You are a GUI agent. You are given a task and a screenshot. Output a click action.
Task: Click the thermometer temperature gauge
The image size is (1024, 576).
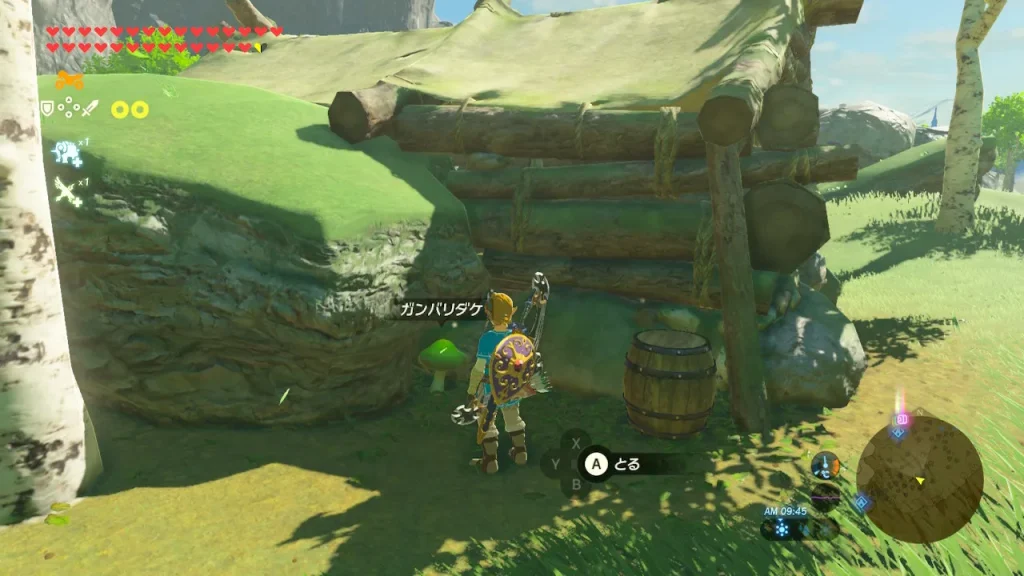coord(825,464)
